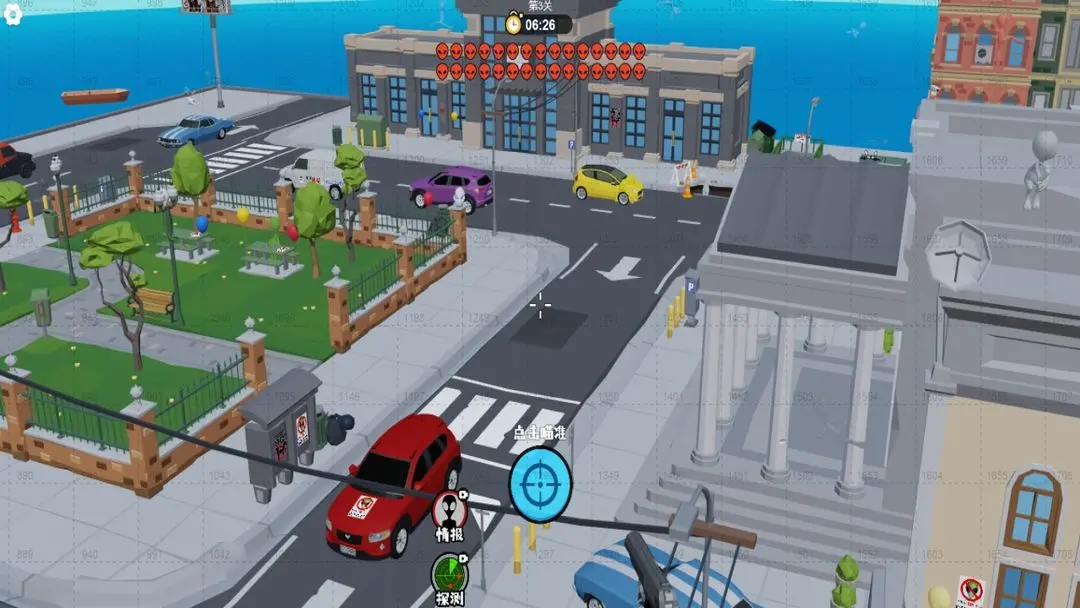The width and height of the screenshot is (1080, 608).
Task: Activate the green radar 探测 detector
Action: 449,577
